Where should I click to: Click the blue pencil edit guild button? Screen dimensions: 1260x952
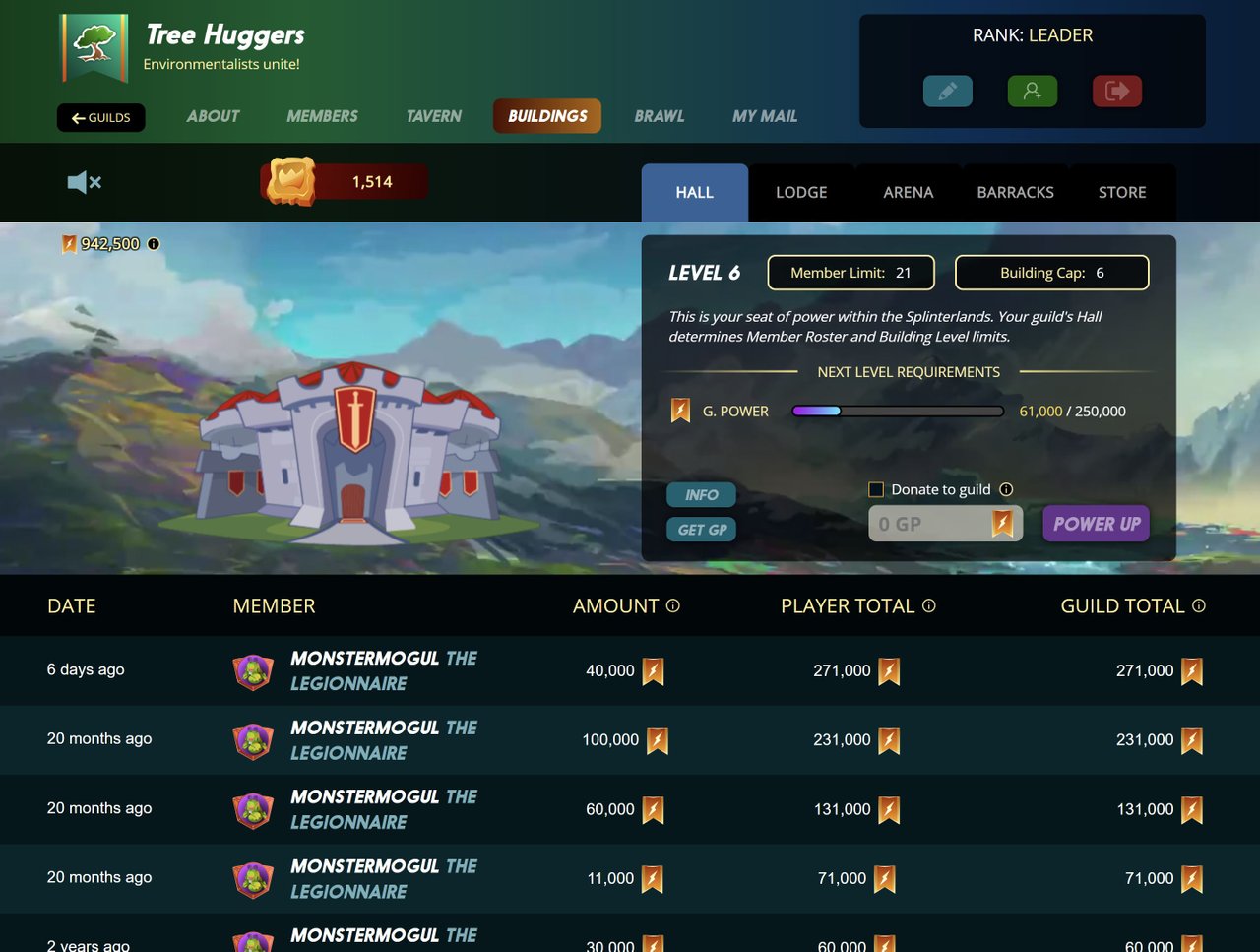click(x=947, y=92)
